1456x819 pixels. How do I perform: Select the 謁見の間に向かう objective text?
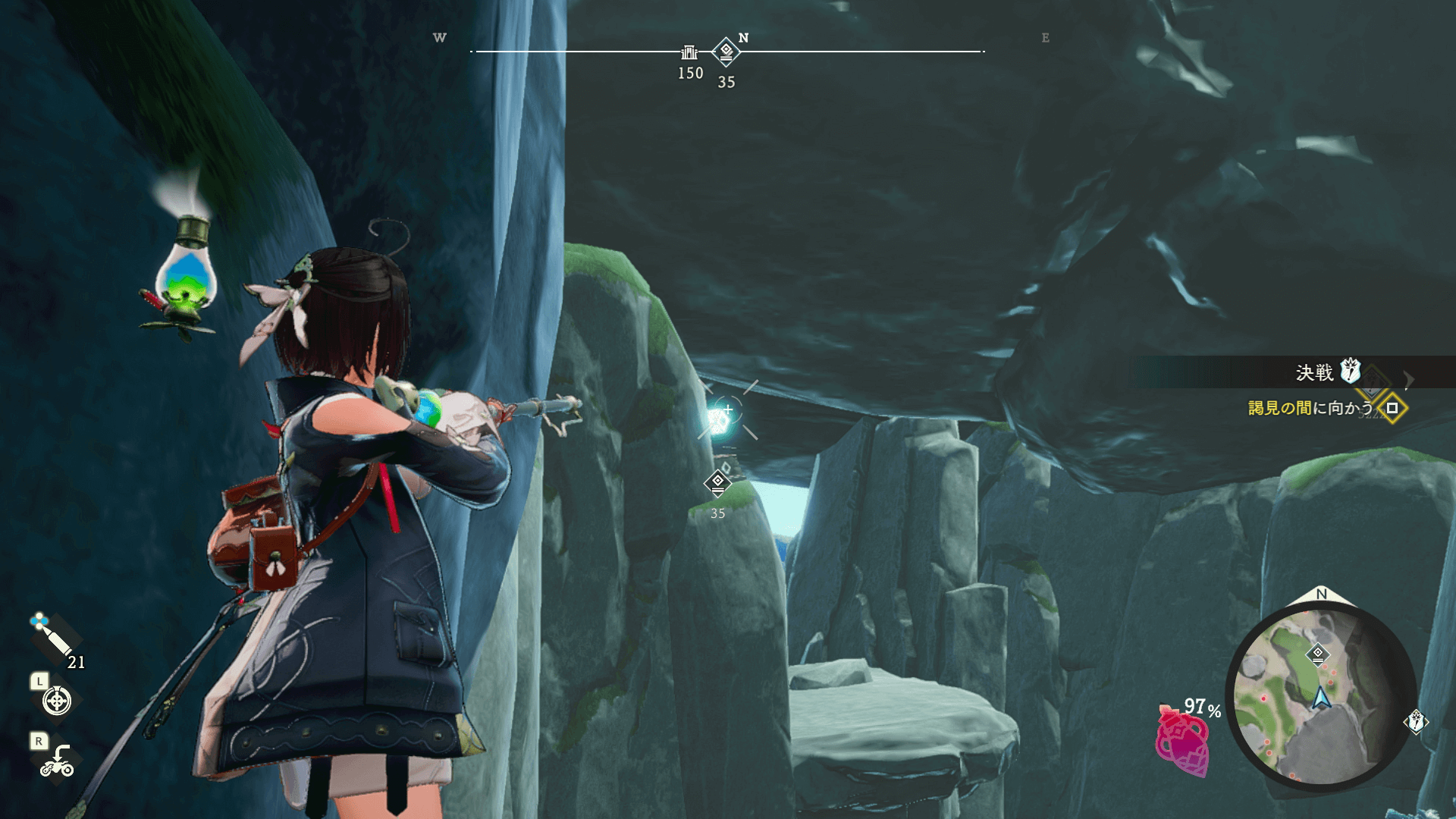(x=1310, y=408)
